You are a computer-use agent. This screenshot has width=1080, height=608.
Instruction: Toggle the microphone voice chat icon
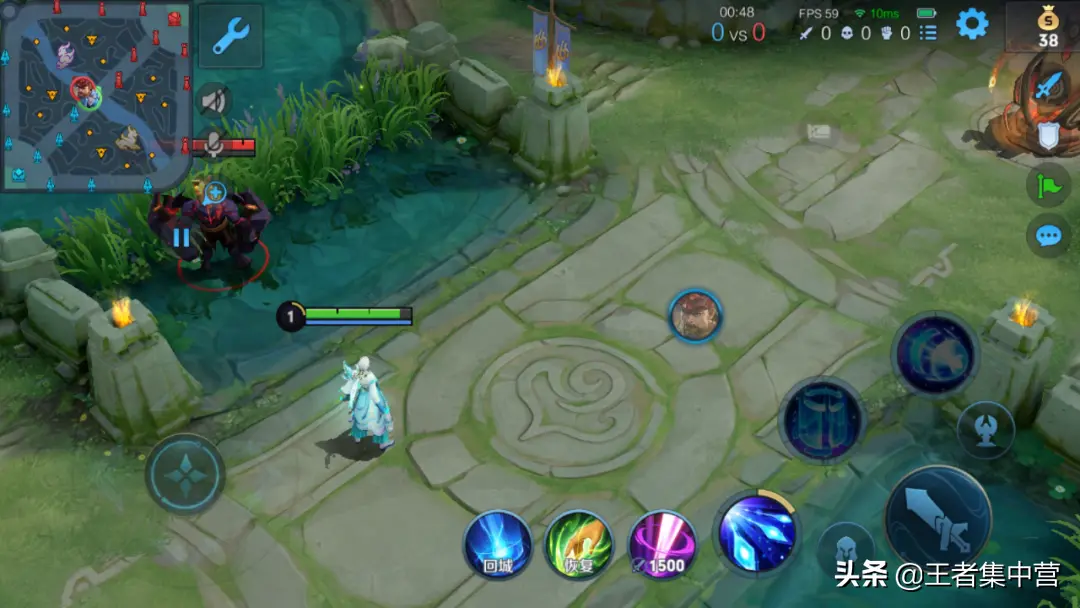tap(214, 146)
